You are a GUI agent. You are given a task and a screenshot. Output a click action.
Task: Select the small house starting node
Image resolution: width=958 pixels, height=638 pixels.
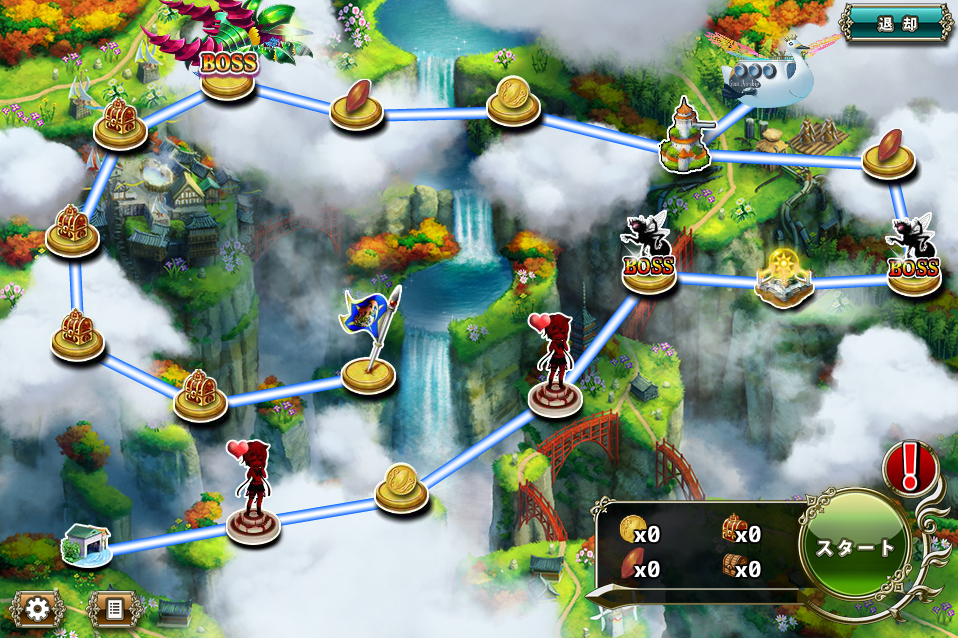point(84,545)
